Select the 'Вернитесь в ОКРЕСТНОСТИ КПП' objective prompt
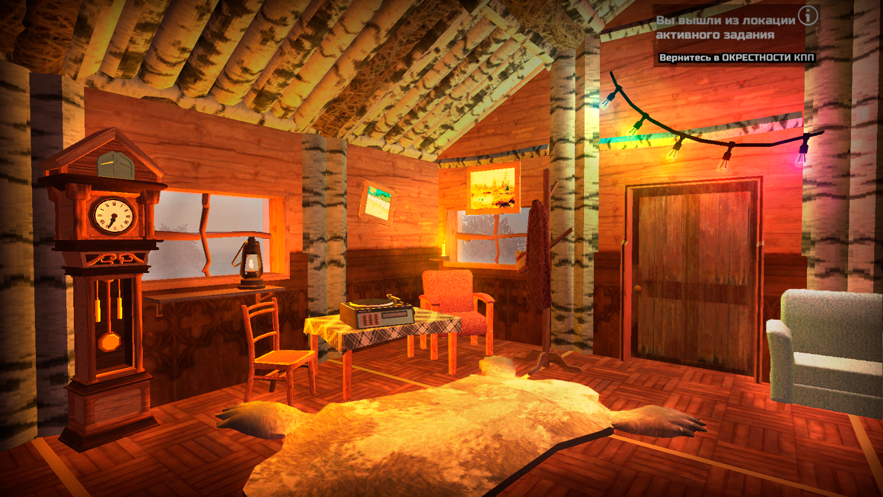883x497 pixels. [x=736, y=58]
